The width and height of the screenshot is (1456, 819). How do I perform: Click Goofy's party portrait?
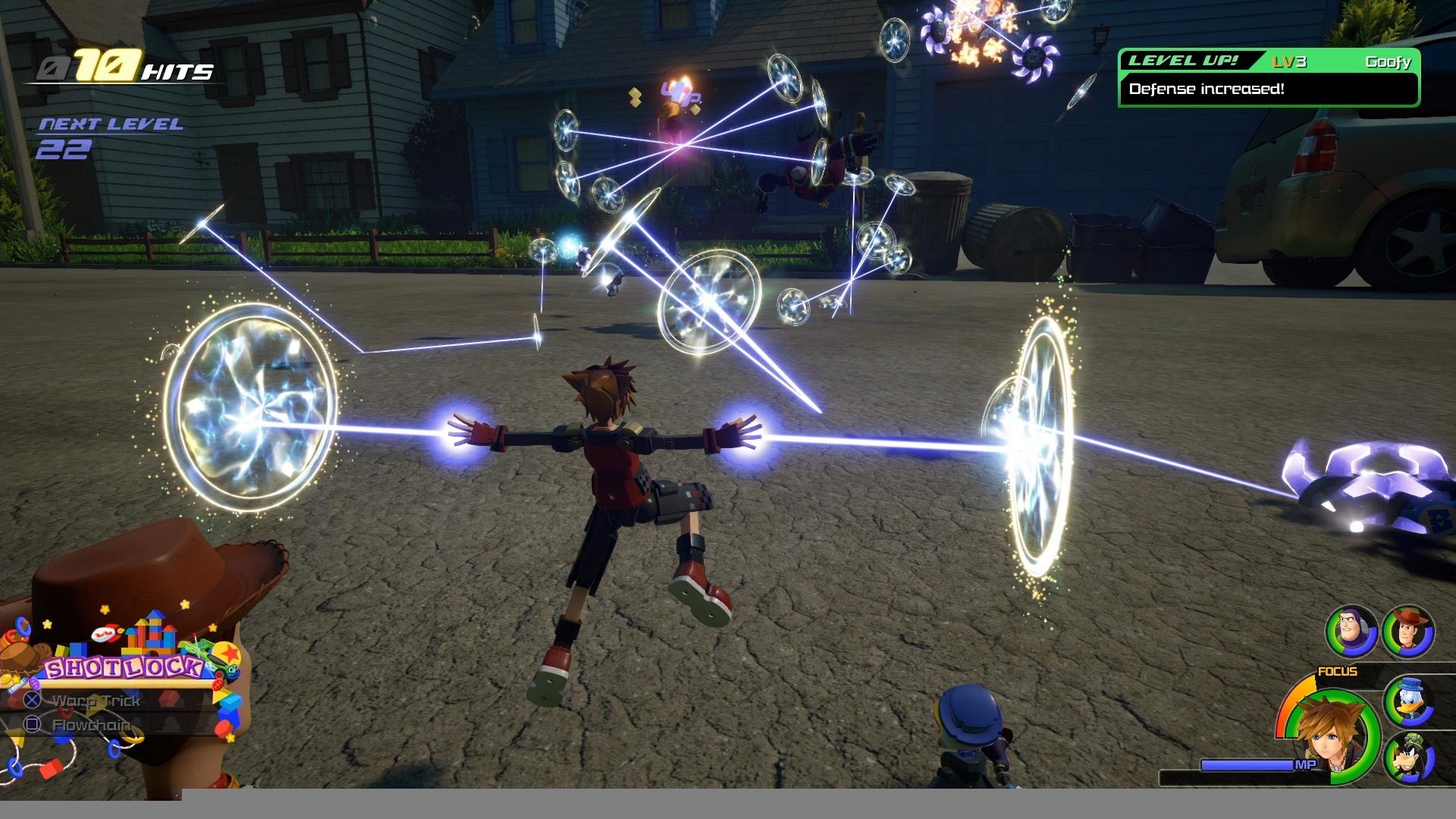click(1408, 758)
